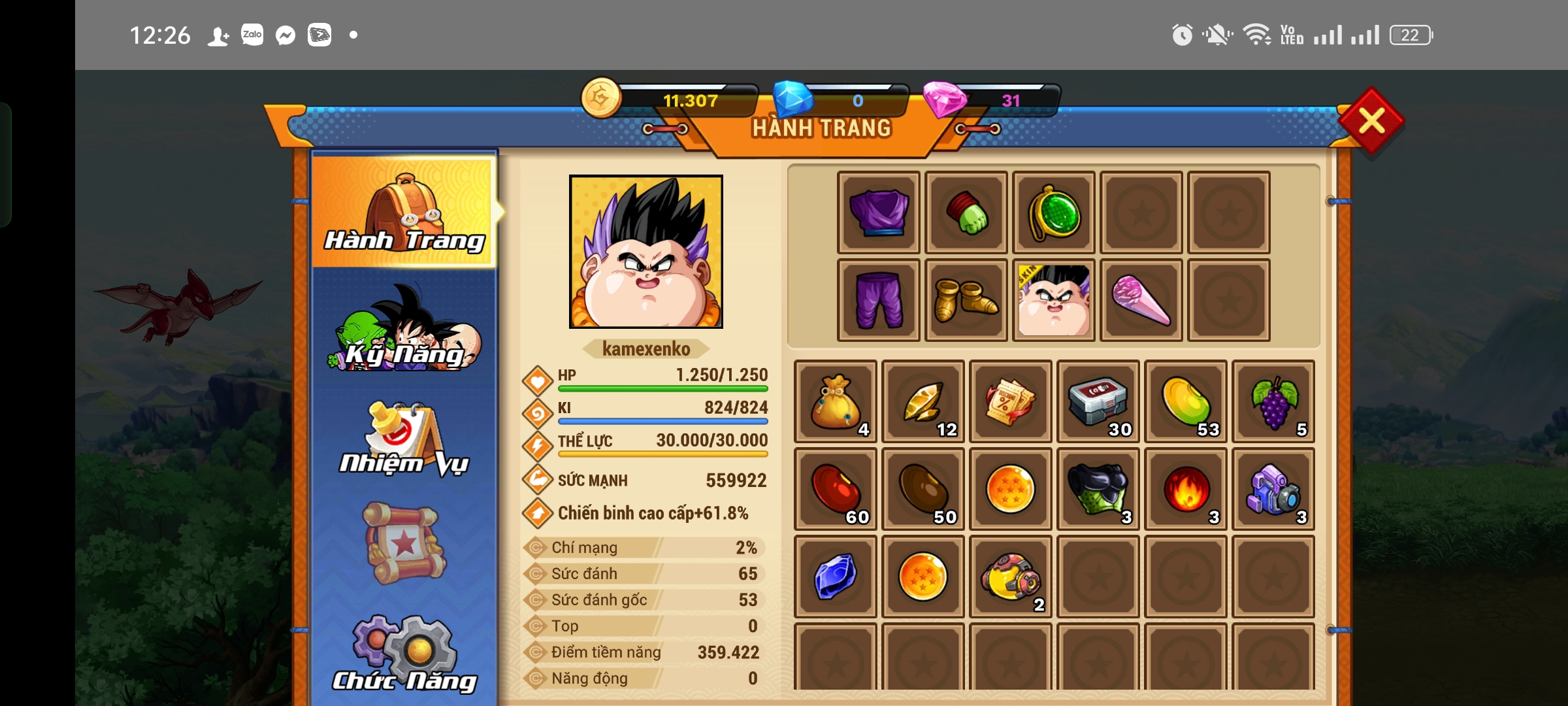Click the kamexenko character portrait
Image resolution: width=1568 pixels, height=706 pixels.
[x=646, y=252]
